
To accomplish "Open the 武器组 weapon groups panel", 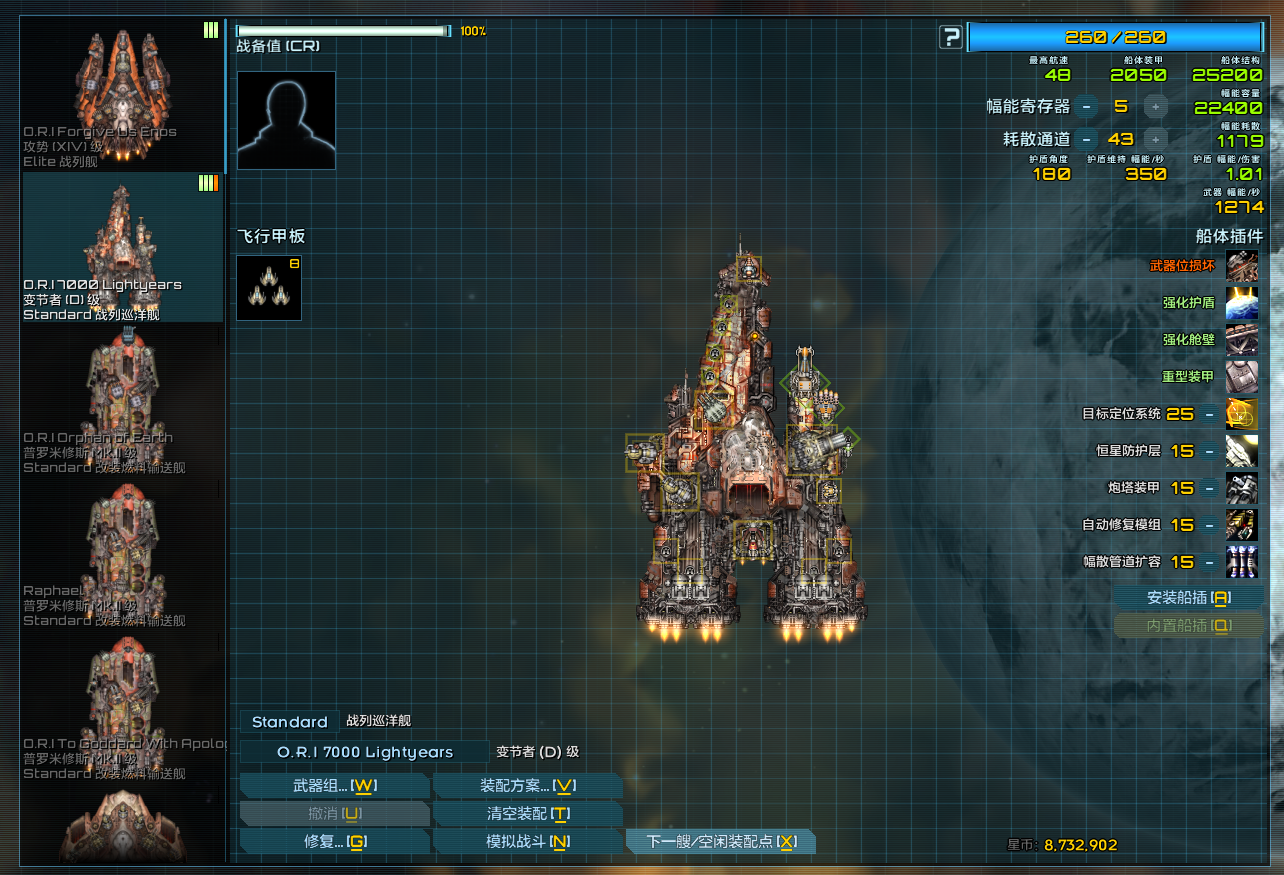I will [x=334, y=786].
